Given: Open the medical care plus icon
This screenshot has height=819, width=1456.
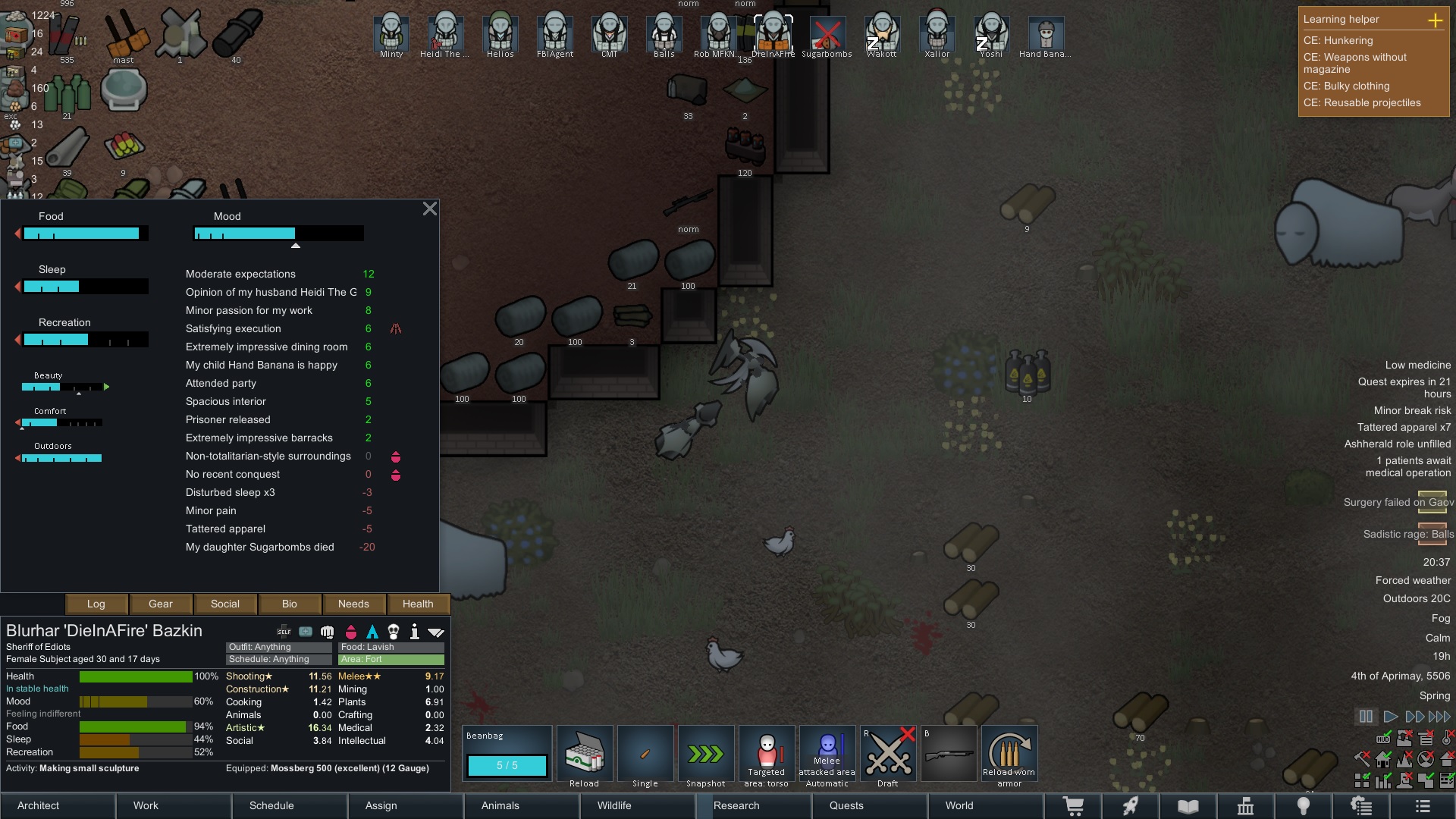Looking at the screenshot, I should [x=305, y=632].
